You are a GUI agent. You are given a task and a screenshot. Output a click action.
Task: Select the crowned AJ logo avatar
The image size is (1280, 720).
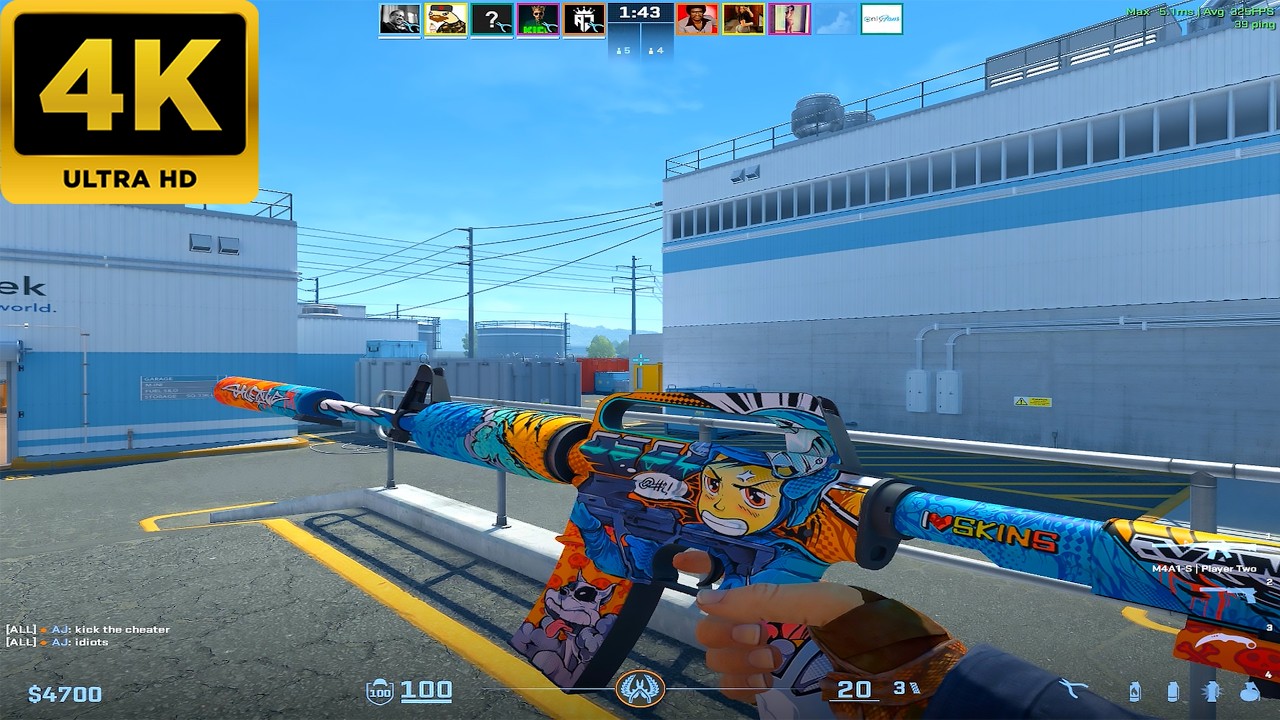click(x=583, y=19)
